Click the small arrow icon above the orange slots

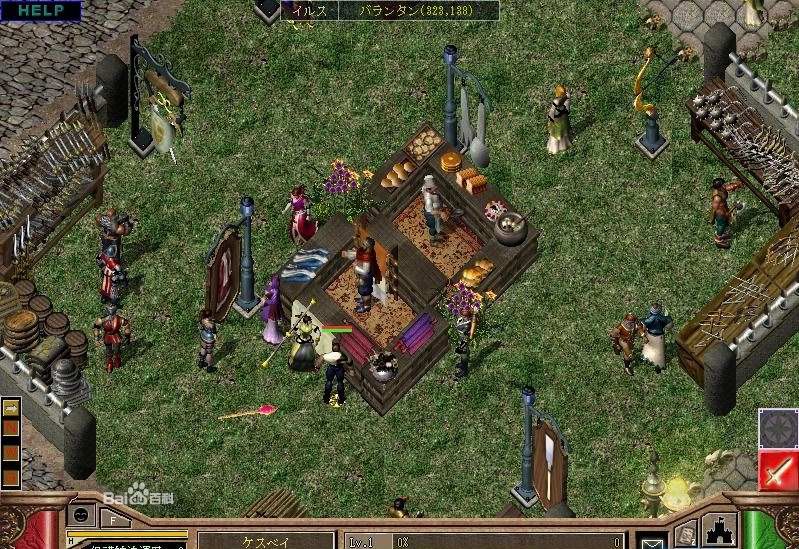click(x=11, y=409)
